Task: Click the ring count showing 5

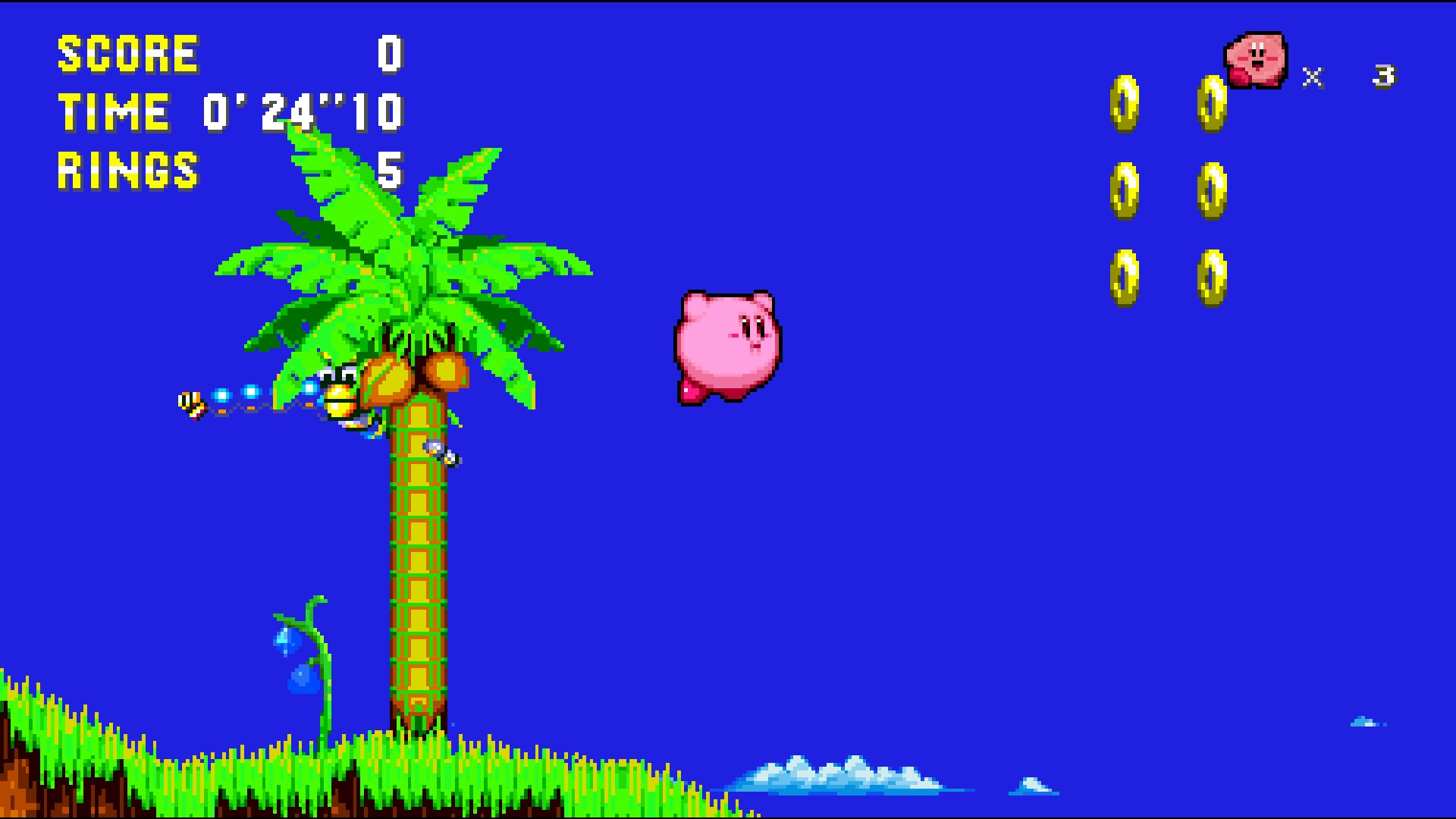Action: [389, 171]
